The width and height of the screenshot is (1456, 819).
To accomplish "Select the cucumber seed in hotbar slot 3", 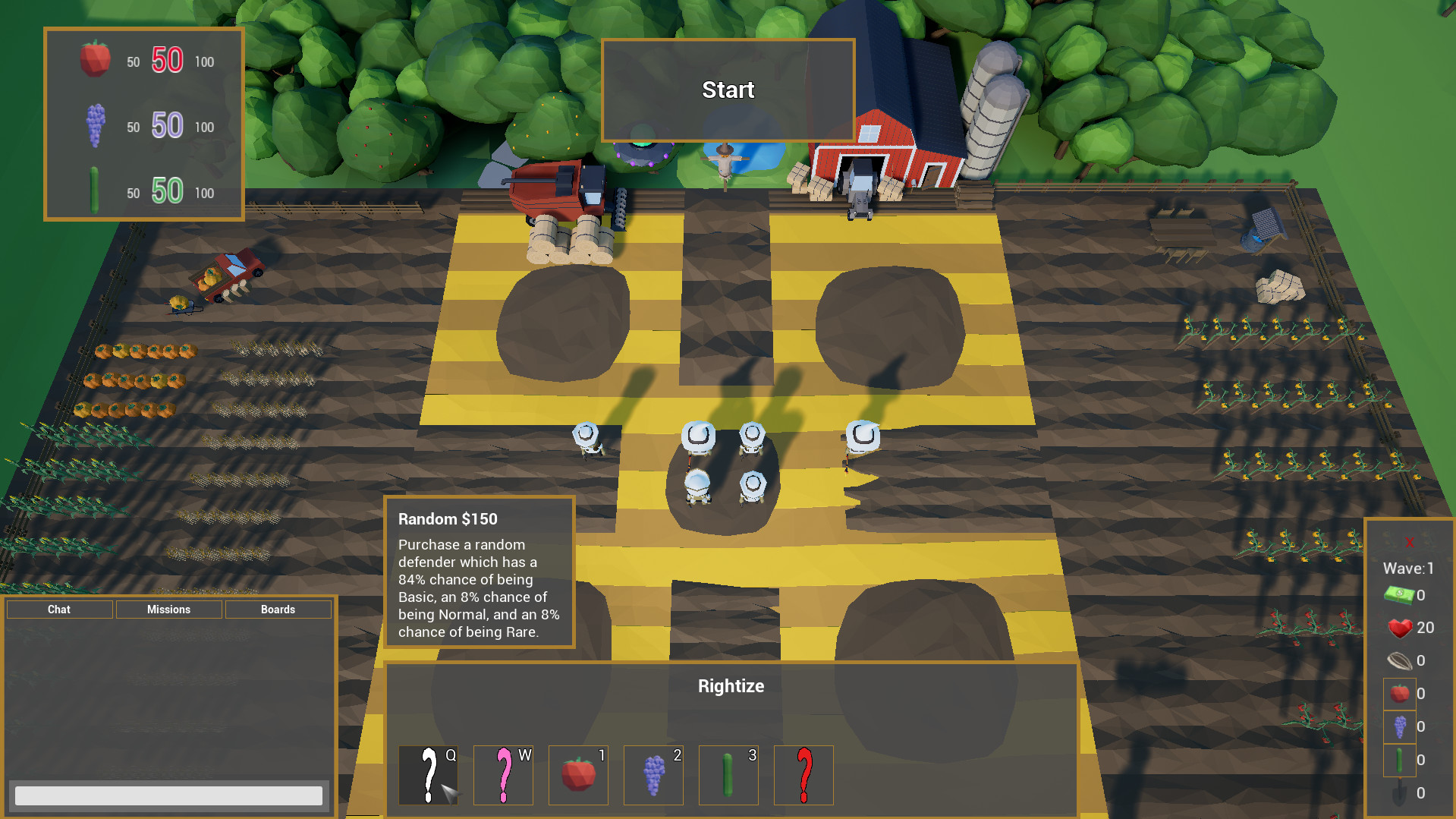I will [728, 775].
